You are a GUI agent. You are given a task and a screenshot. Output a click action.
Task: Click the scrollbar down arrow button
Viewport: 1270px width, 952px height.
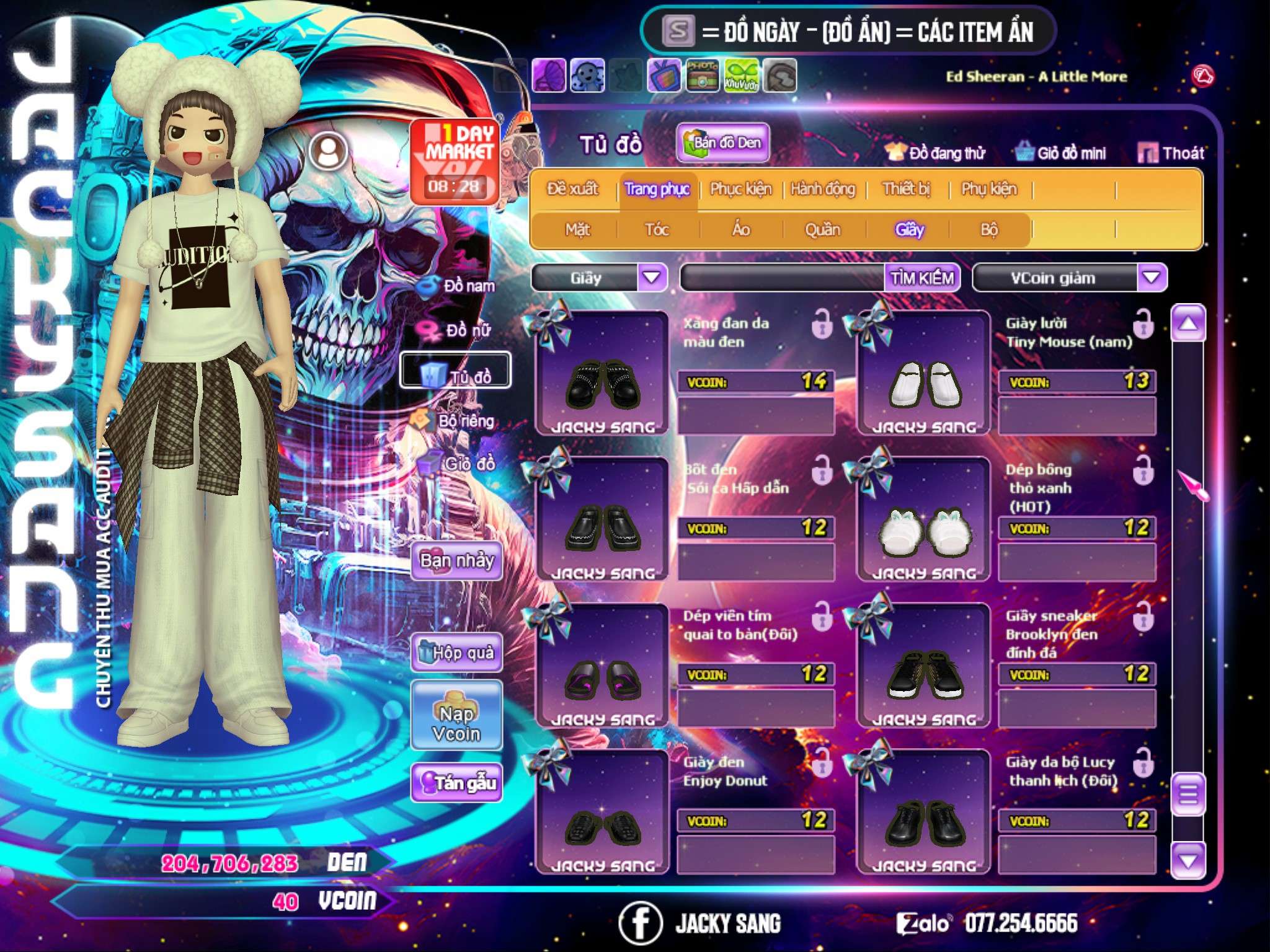point(1188,861)
